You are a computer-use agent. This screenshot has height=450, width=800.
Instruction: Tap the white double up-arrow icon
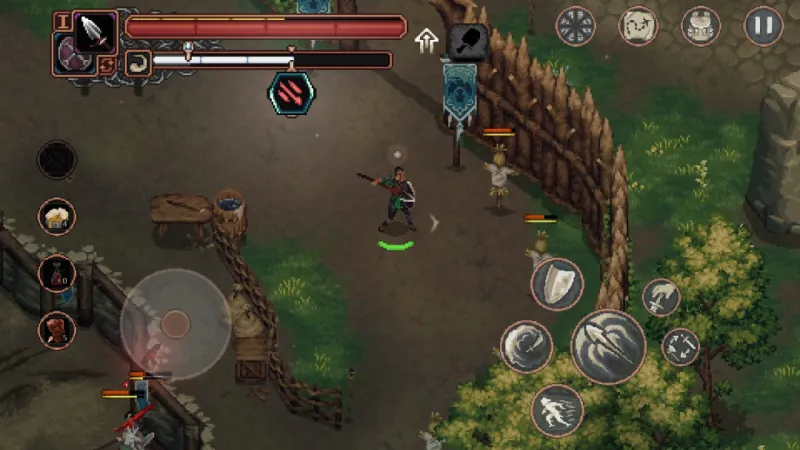(427, 41)
